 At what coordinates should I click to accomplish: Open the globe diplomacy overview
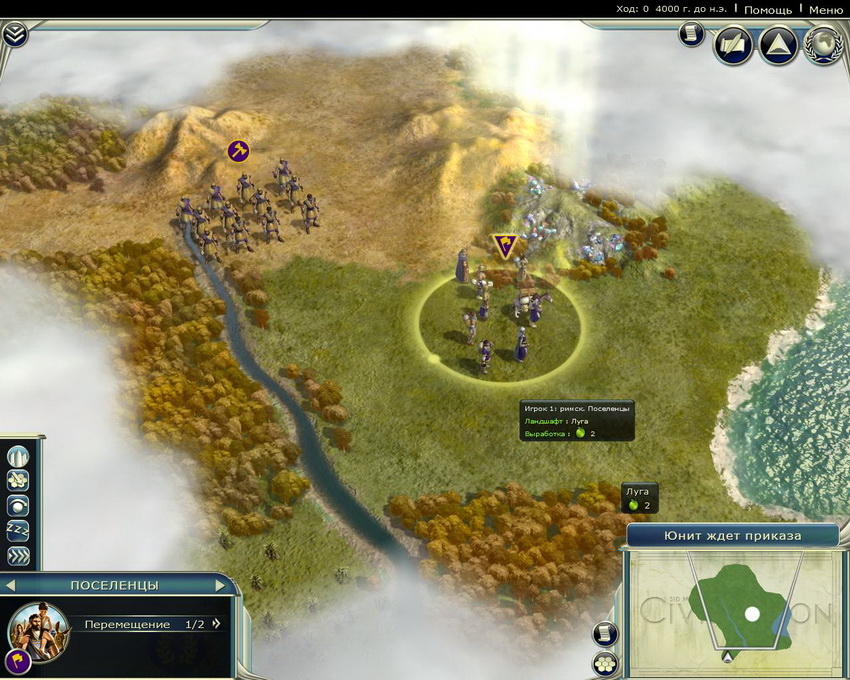coord(823,45)
